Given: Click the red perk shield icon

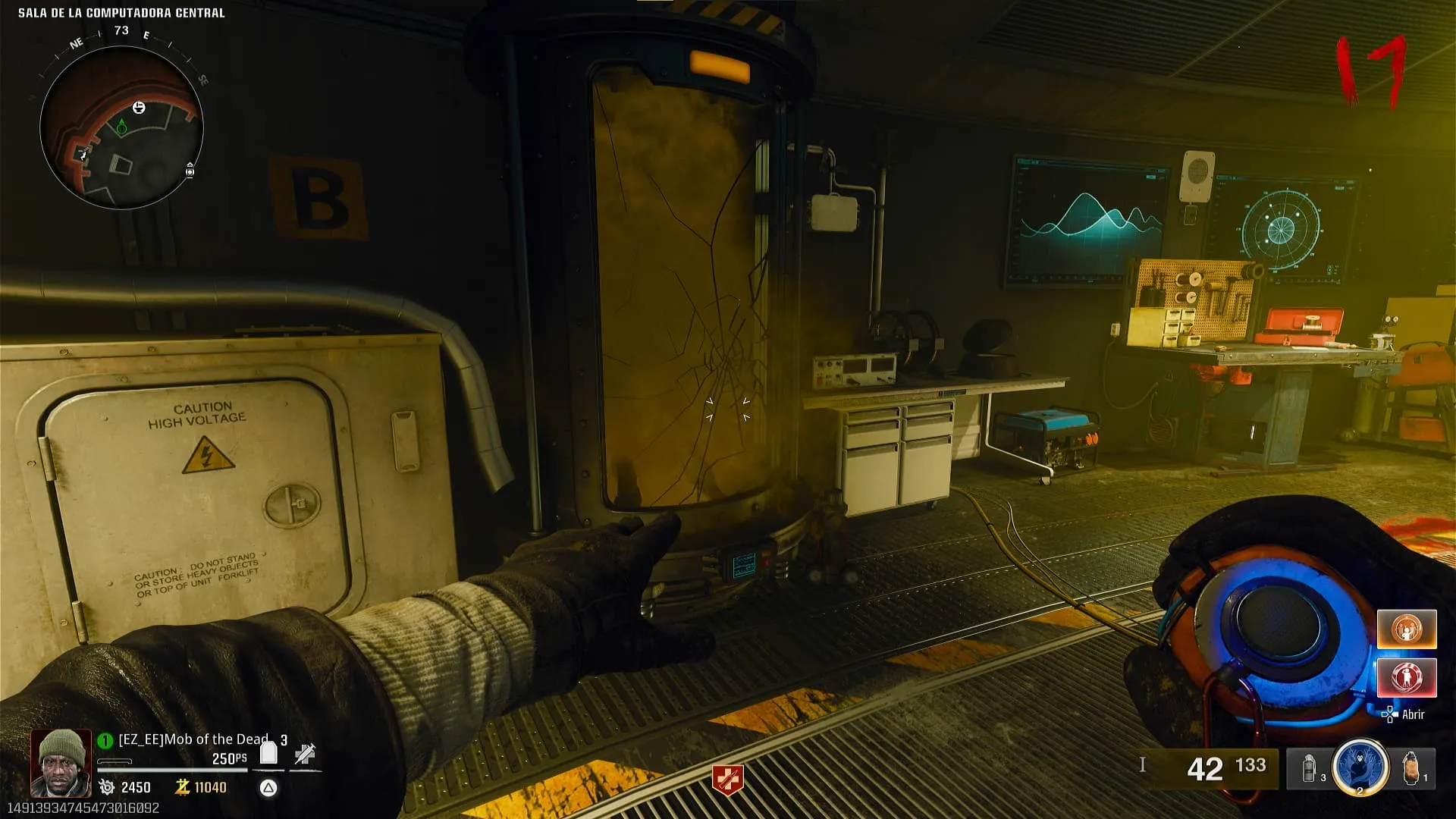Looking at the screenshot, I should (x=727, y=780).
